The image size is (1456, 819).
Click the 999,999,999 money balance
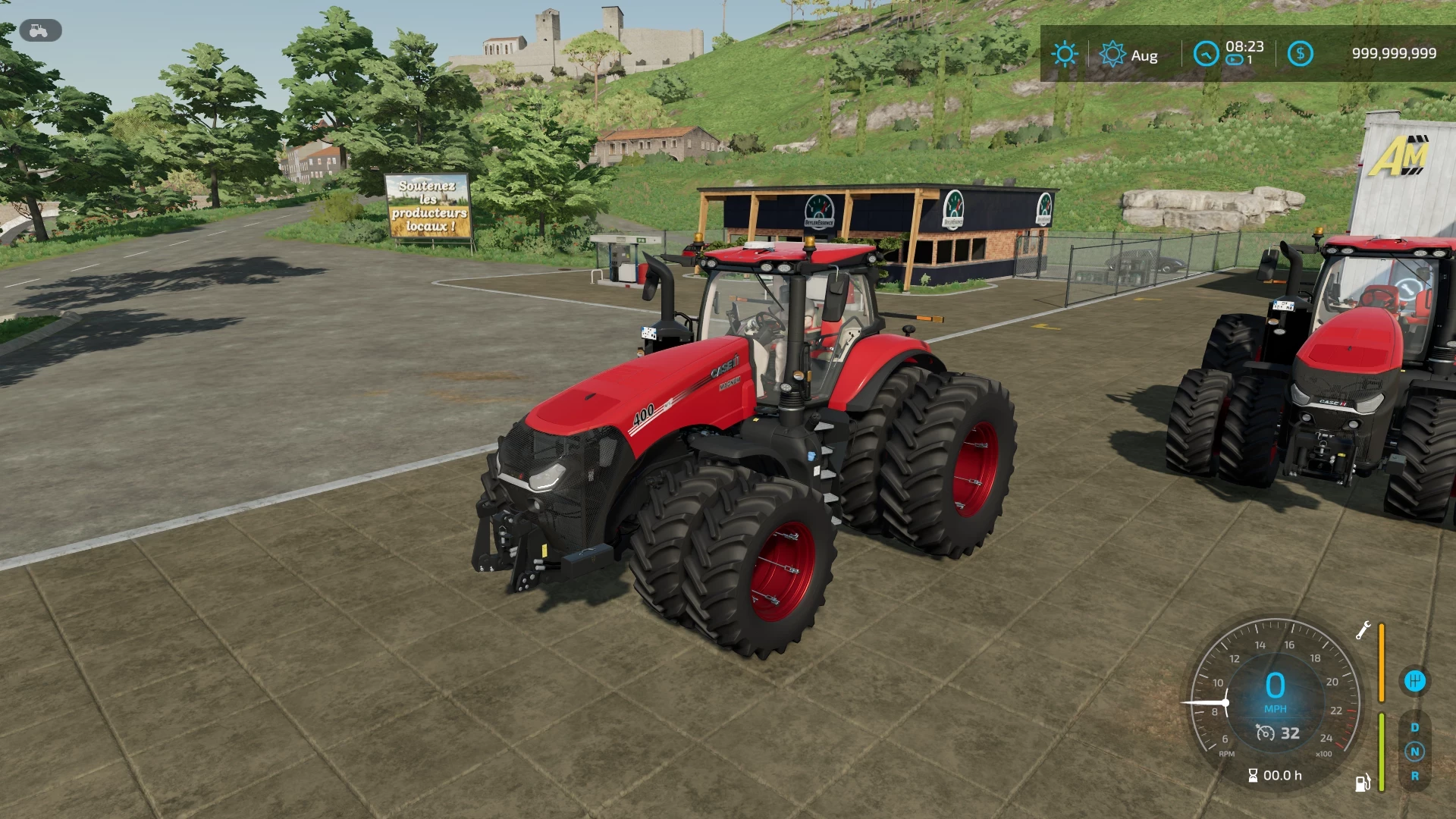coord(1394,52)
